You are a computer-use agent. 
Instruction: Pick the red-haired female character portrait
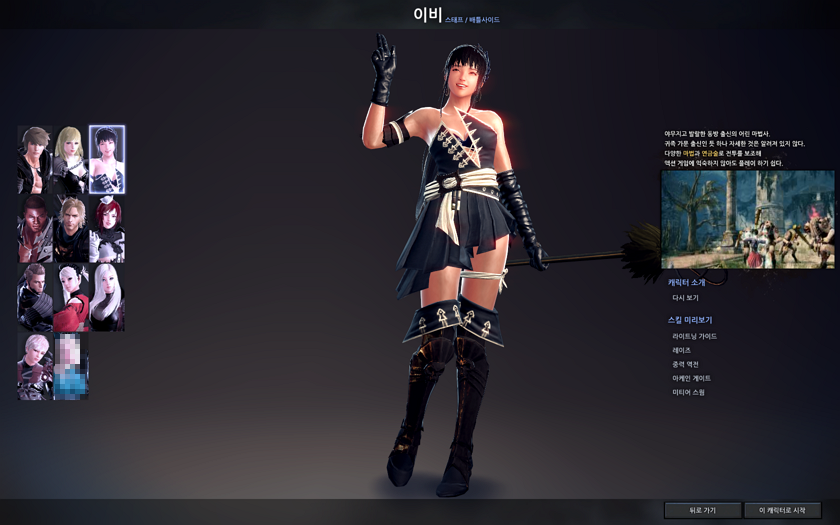pos(107,229)
